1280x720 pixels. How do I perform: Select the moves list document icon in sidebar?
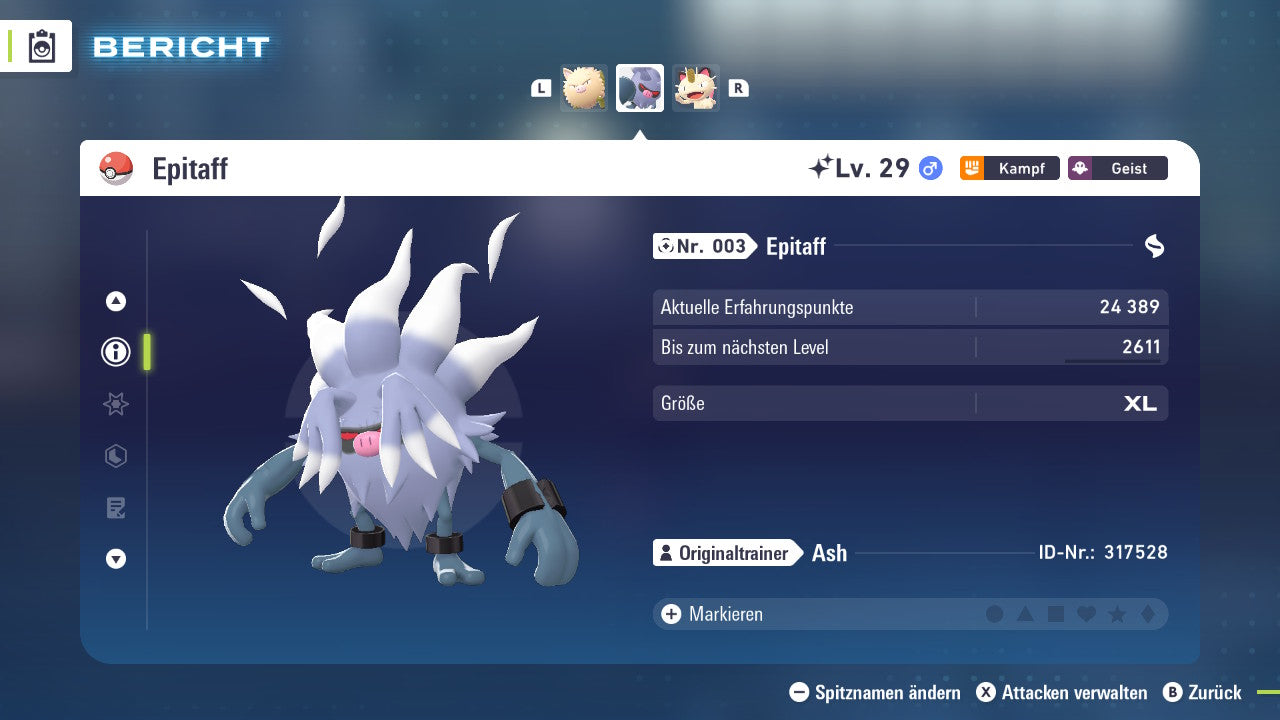click(116, 508)
